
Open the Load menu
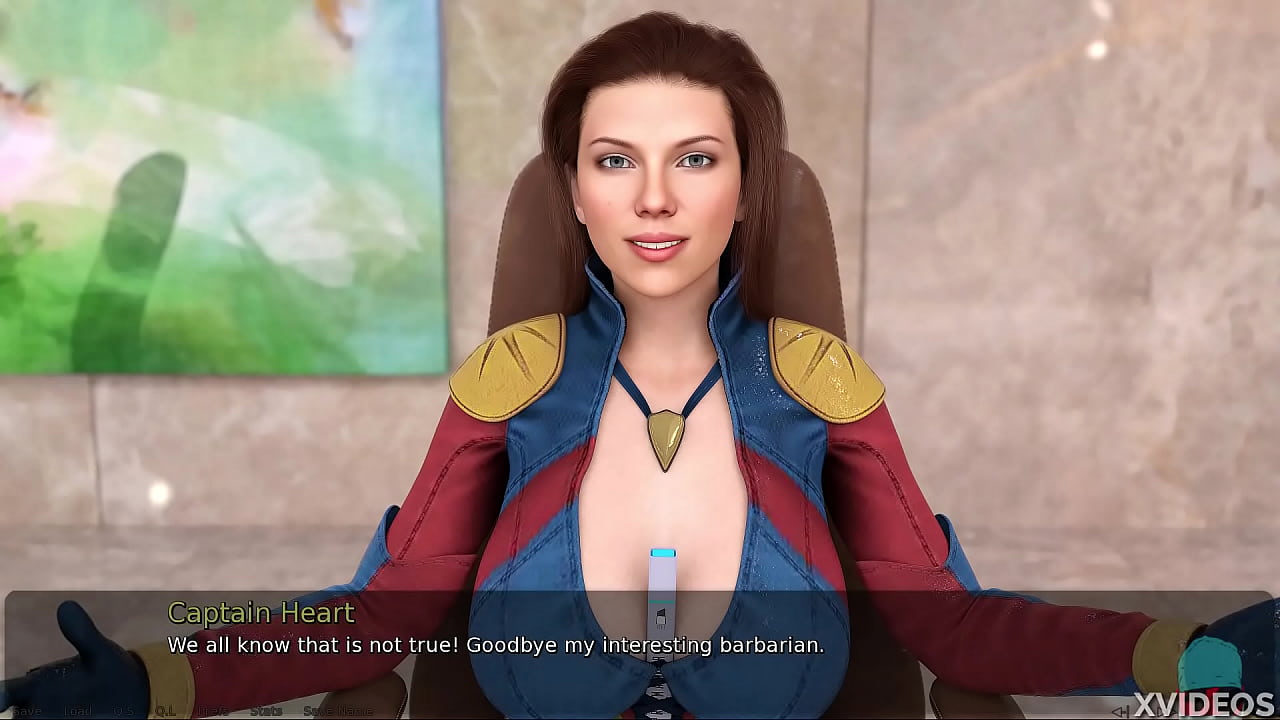[77, 711]
